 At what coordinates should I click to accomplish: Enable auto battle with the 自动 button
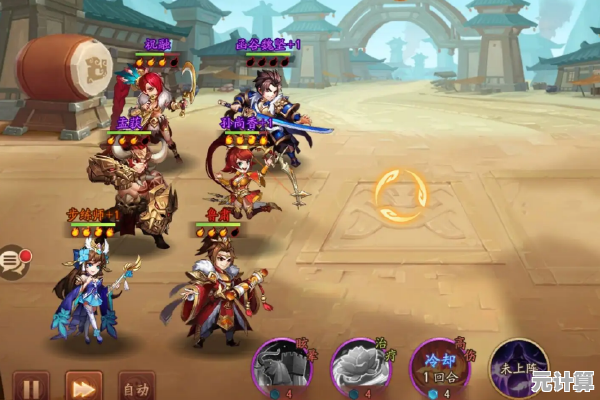[136, 386]
